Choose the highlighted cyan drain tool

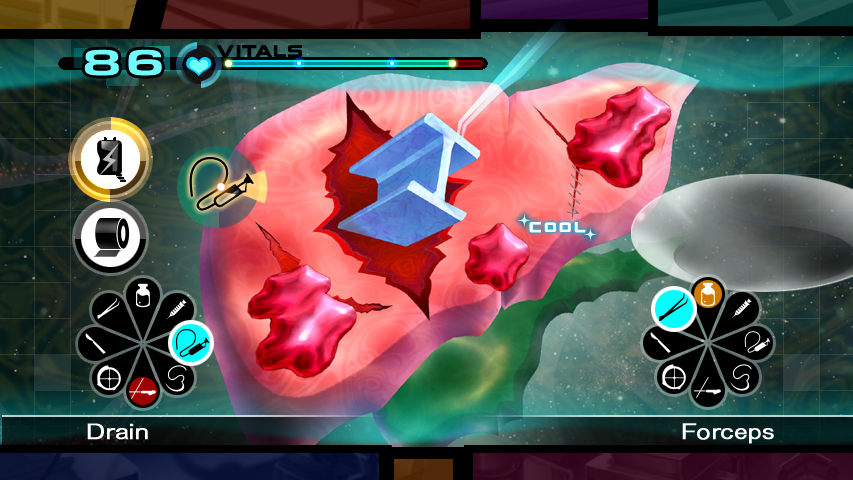(x=190, y=343)
